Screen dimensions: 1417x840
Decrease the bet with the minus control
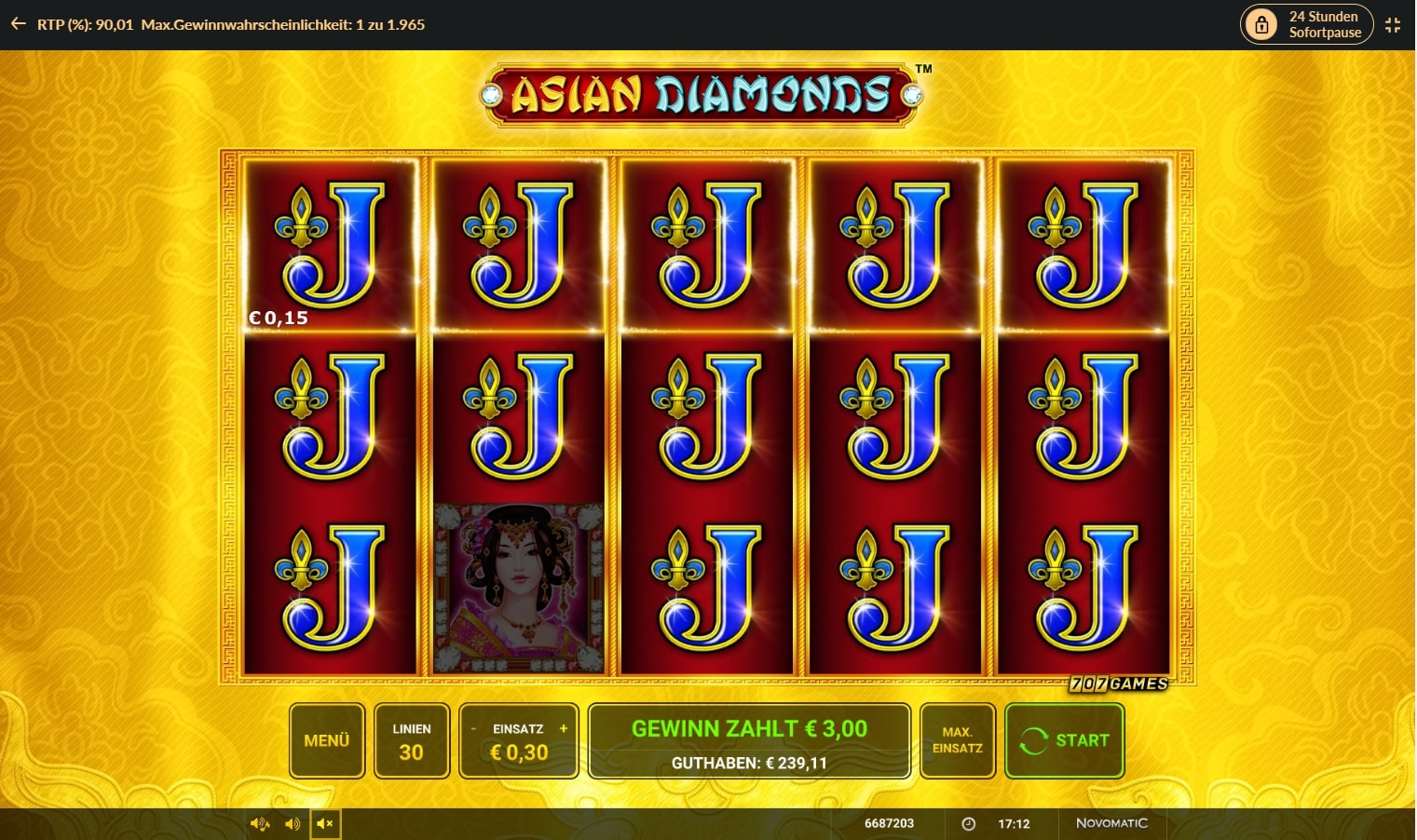(473, 729)
